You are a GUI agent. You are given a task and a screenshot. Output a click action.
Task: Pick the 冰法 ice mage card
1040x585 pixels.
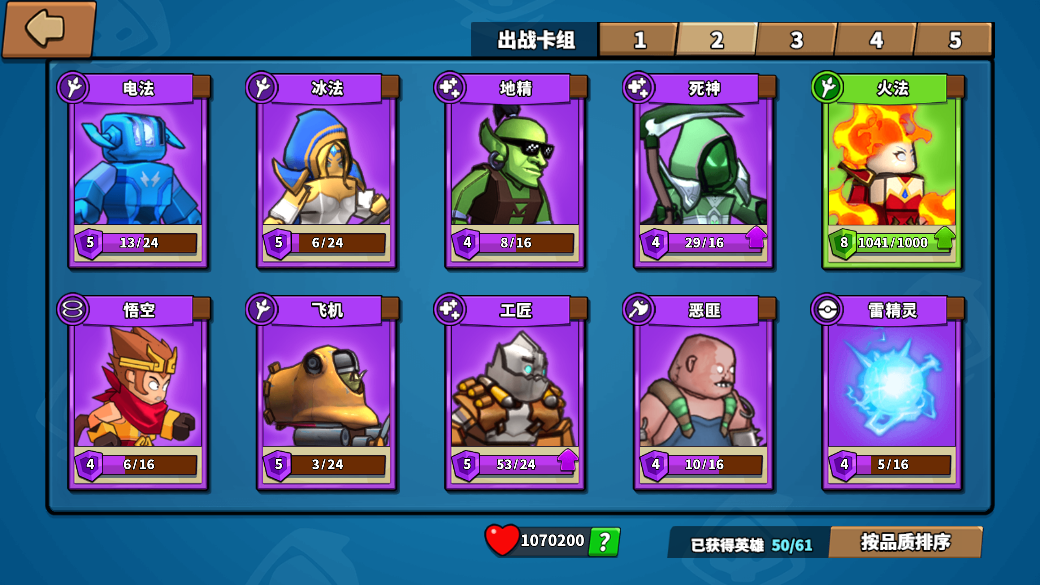point(327,170)
